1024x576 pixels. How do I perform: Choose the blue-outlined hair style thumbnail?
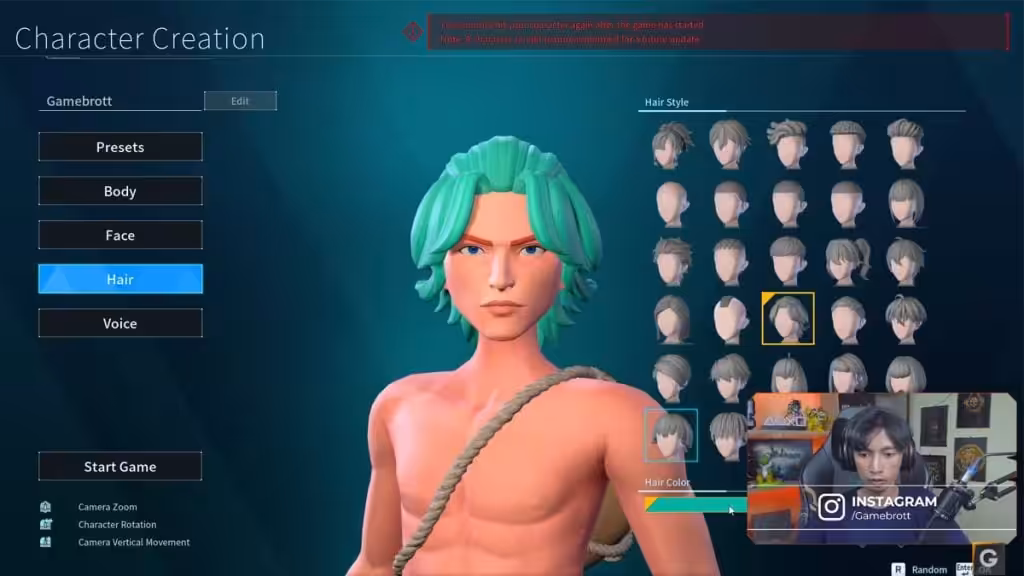point(671,435)
